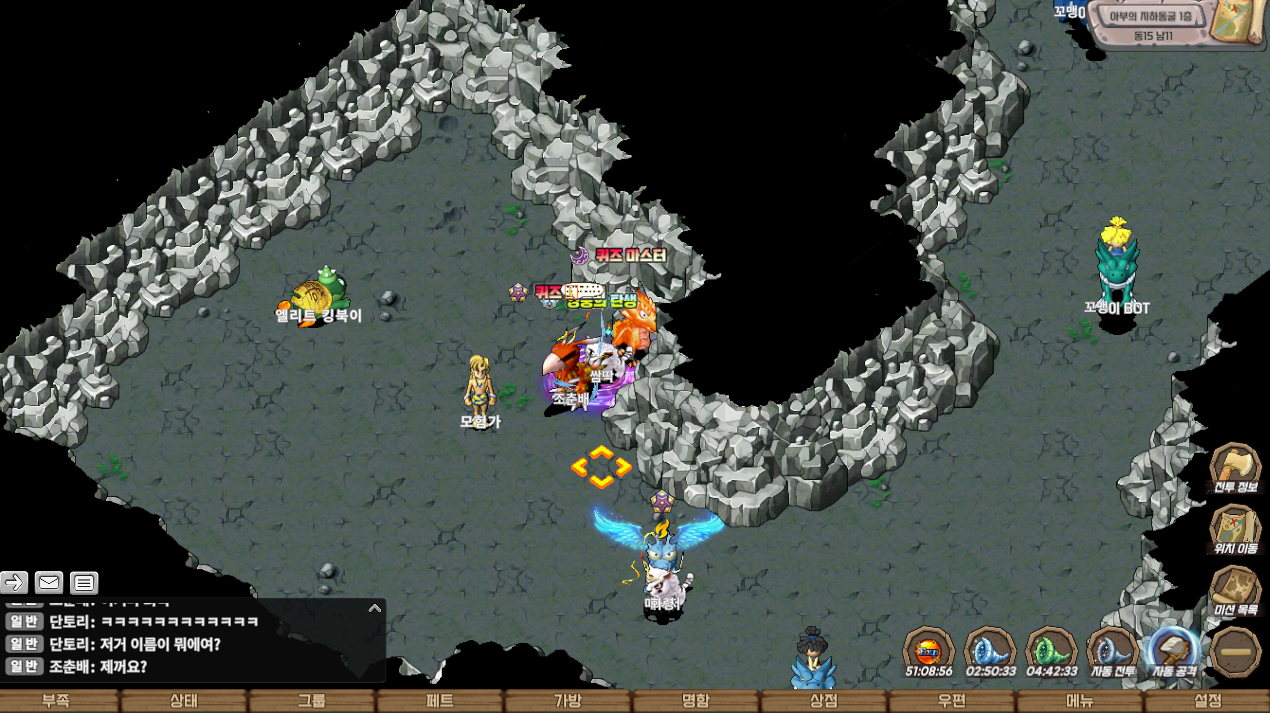Open the 상점 shop menu

click(x=824, y=701)
